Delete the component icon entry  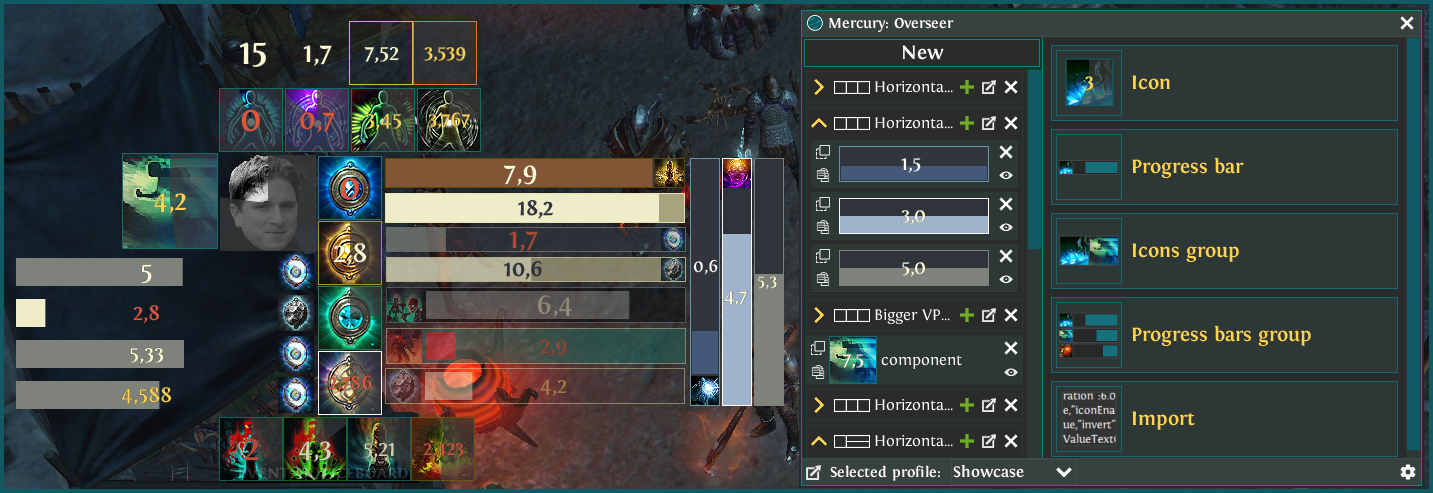1010,348
